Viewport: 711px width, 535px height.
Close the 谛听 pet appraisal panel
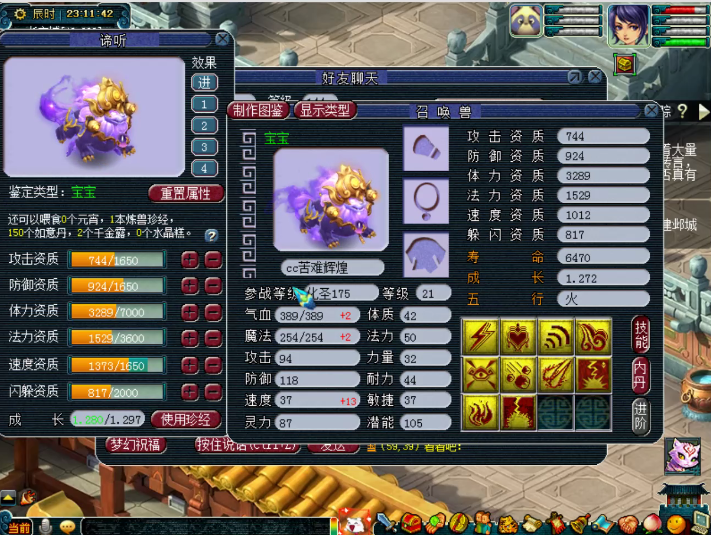click(x=222, y=39)
